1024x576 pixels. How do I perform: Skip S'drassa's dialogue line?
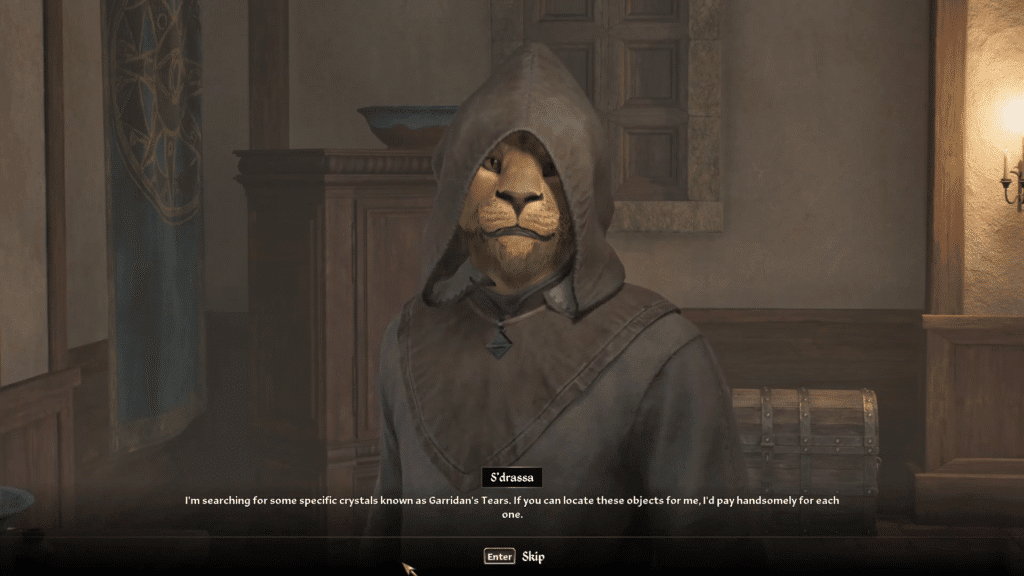point(514,556)
